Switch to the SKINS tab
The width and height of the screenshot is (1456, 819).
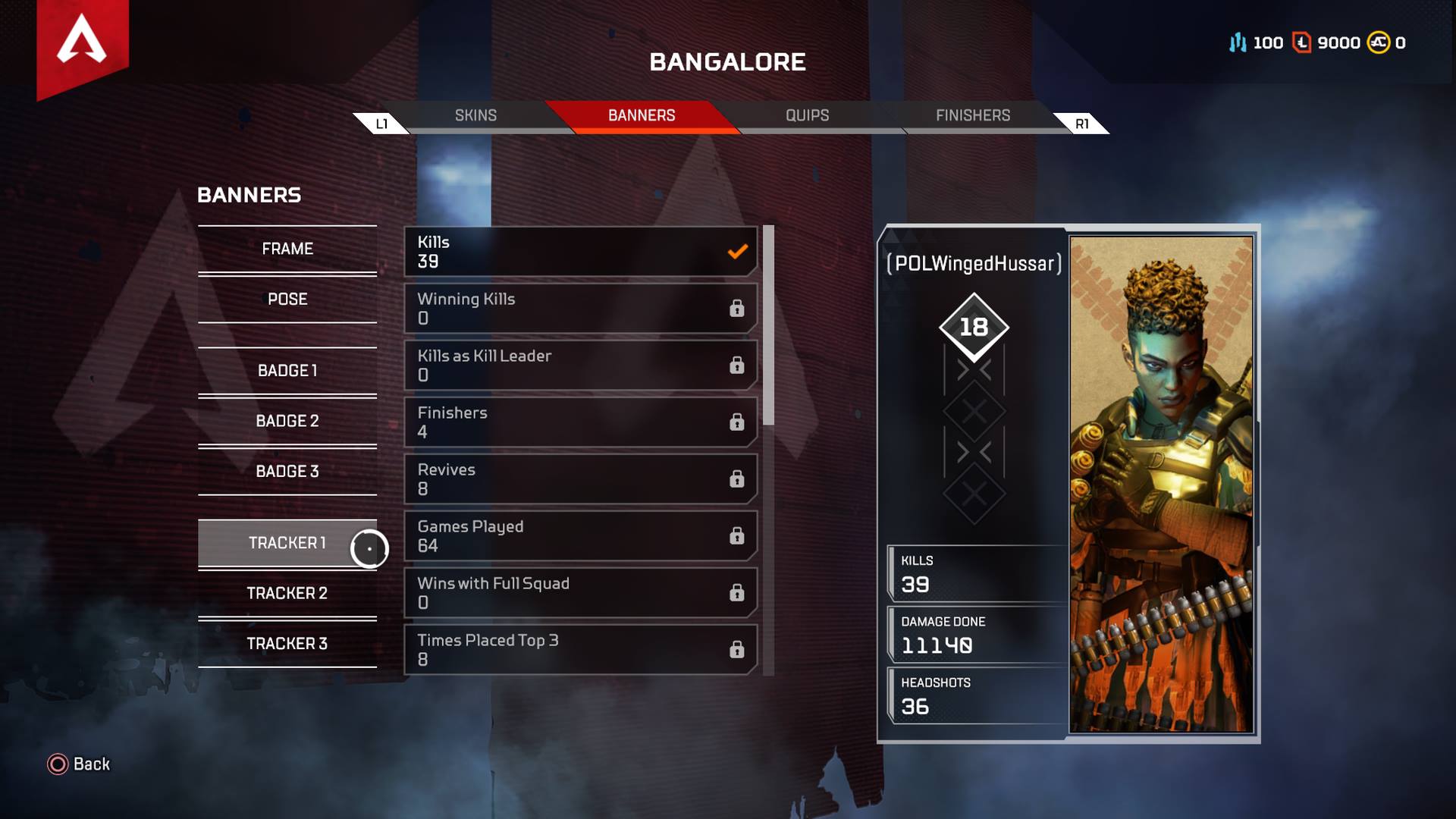(x=475, y=115)
